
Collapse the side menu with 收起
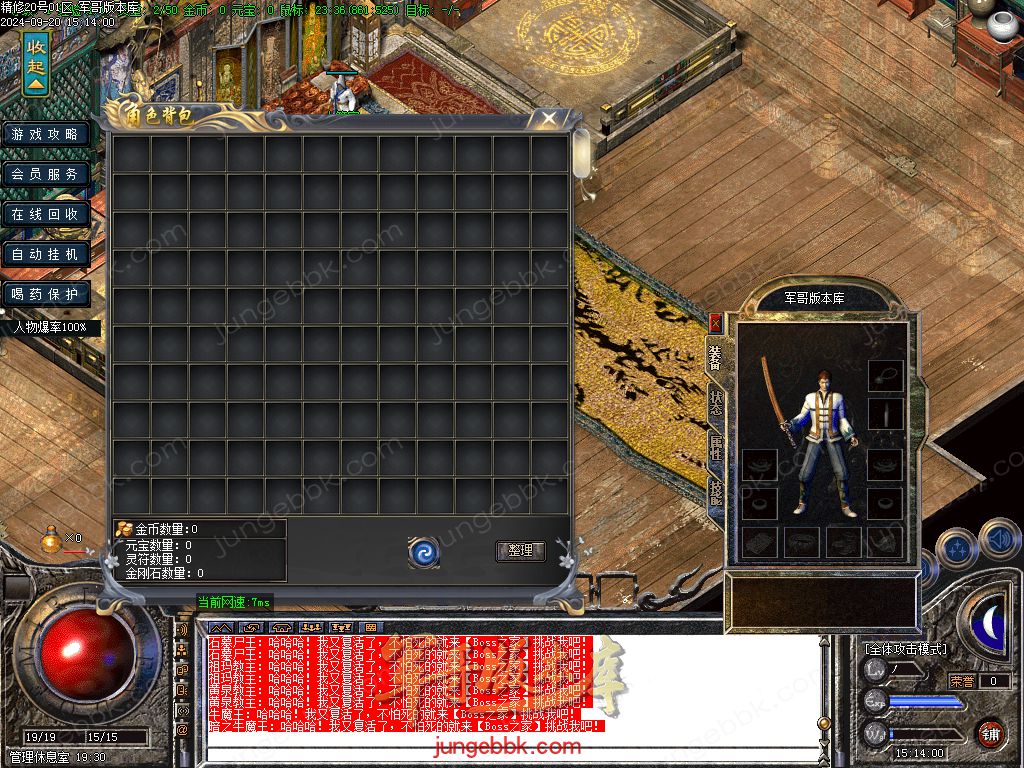pyautogui.click(x=36, y=63)
